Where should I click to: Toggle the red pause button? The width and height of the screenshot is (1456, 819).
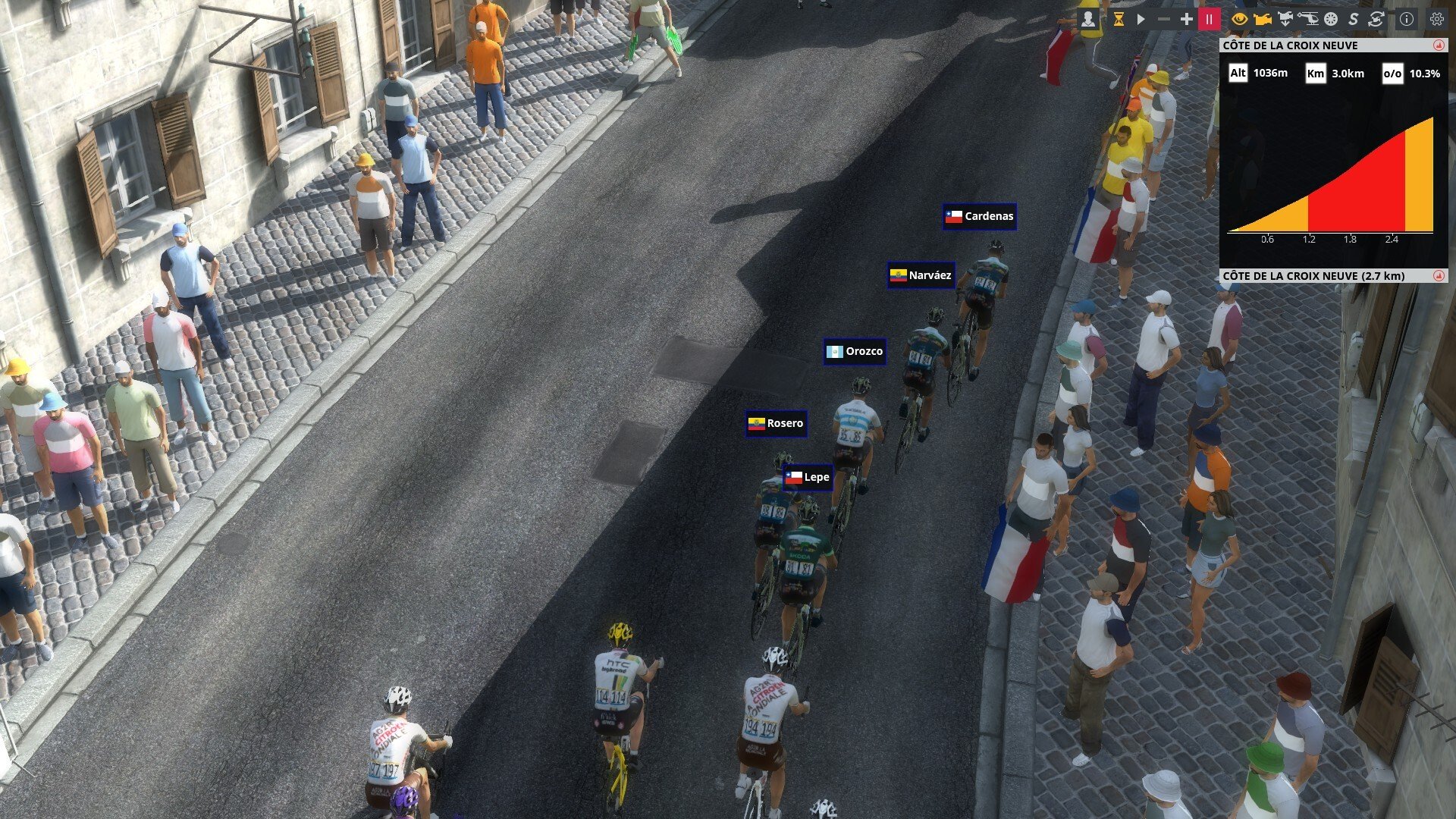coord(1209,20)
